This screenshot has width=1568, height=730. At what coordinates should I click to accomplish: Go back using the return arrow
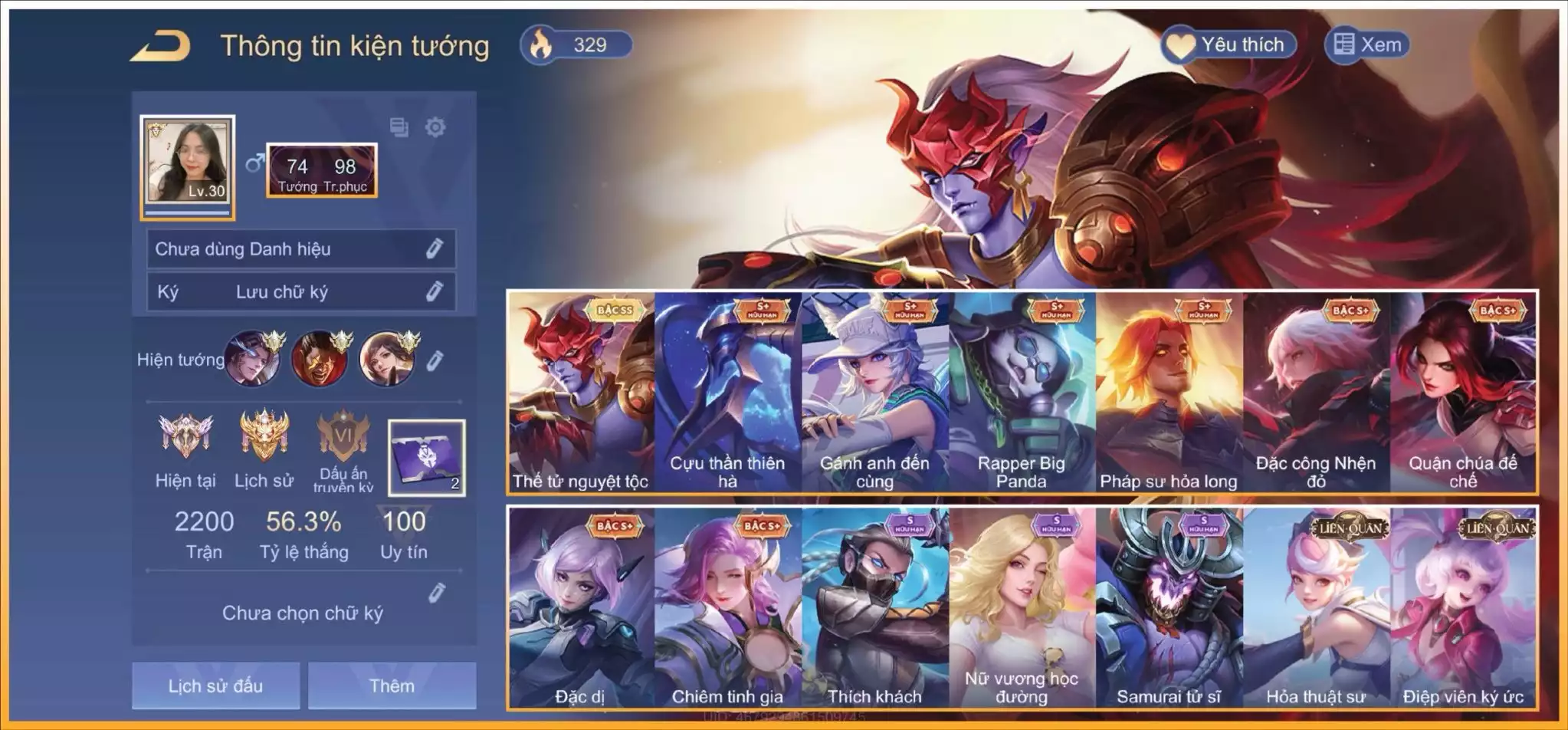click(x=160, y=46)
